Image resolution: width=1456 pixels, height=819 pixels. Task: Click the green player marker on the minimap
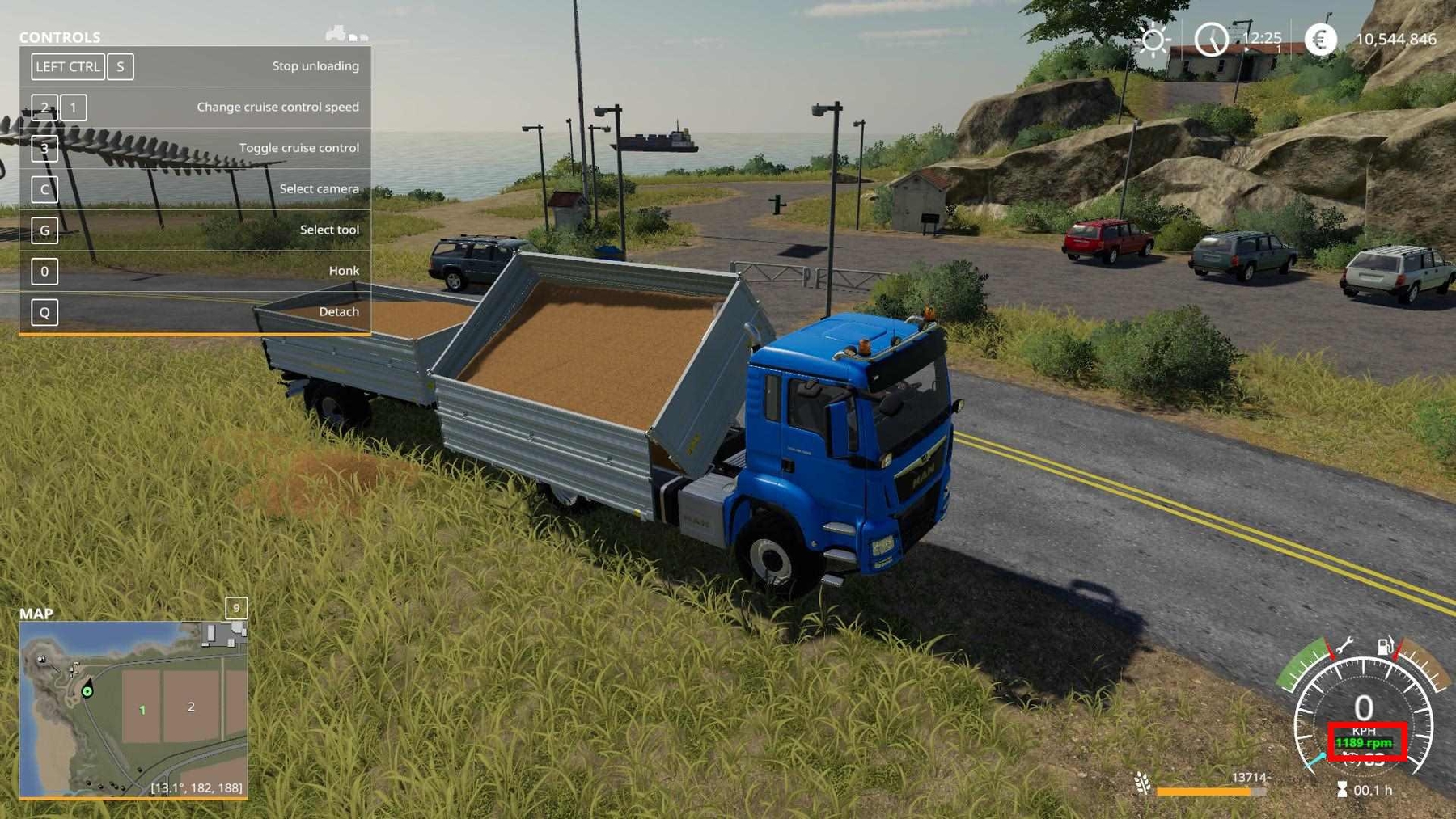click(87, 691)
